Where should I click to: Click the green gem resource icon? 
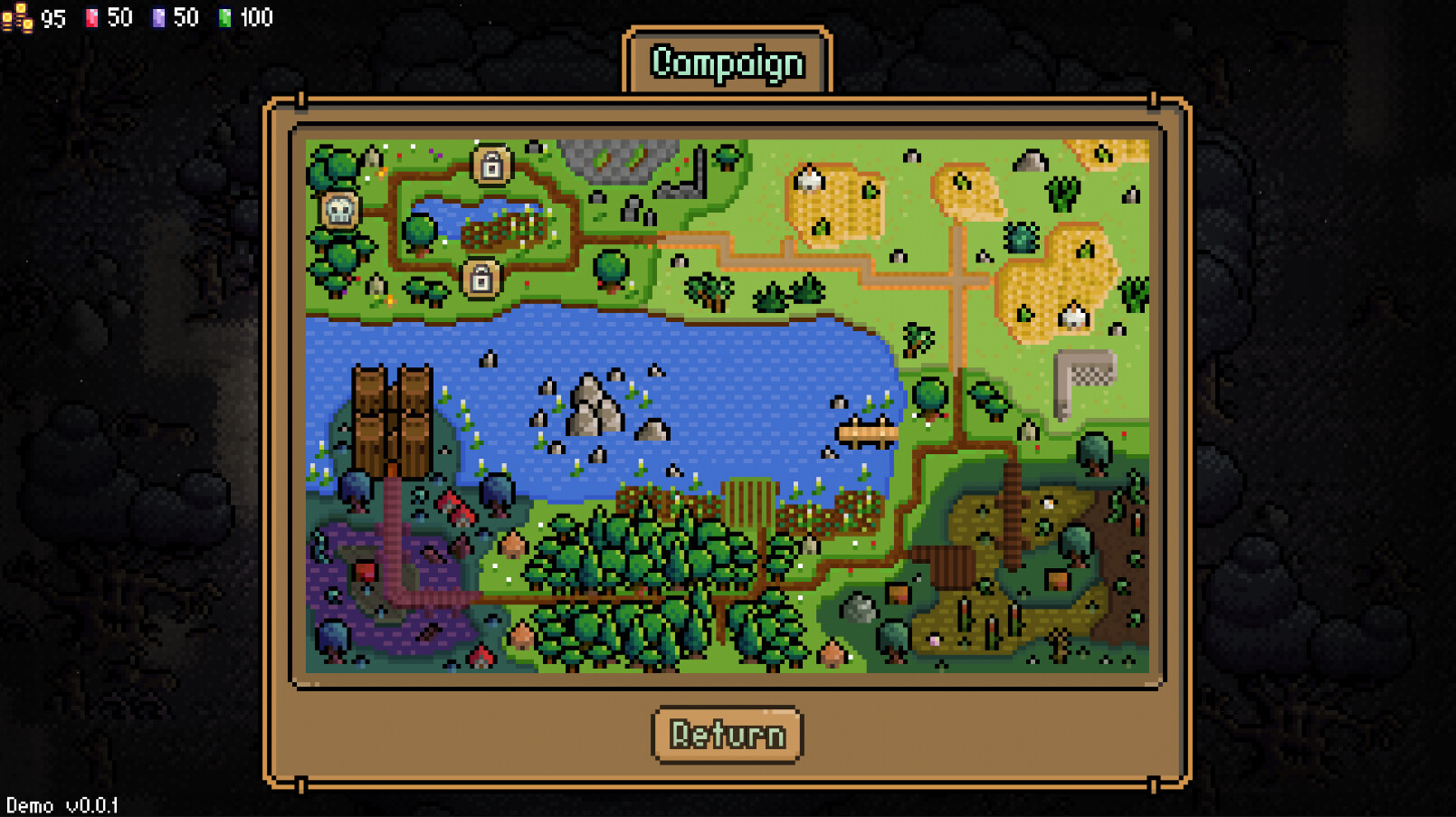(x=226, y=16)
